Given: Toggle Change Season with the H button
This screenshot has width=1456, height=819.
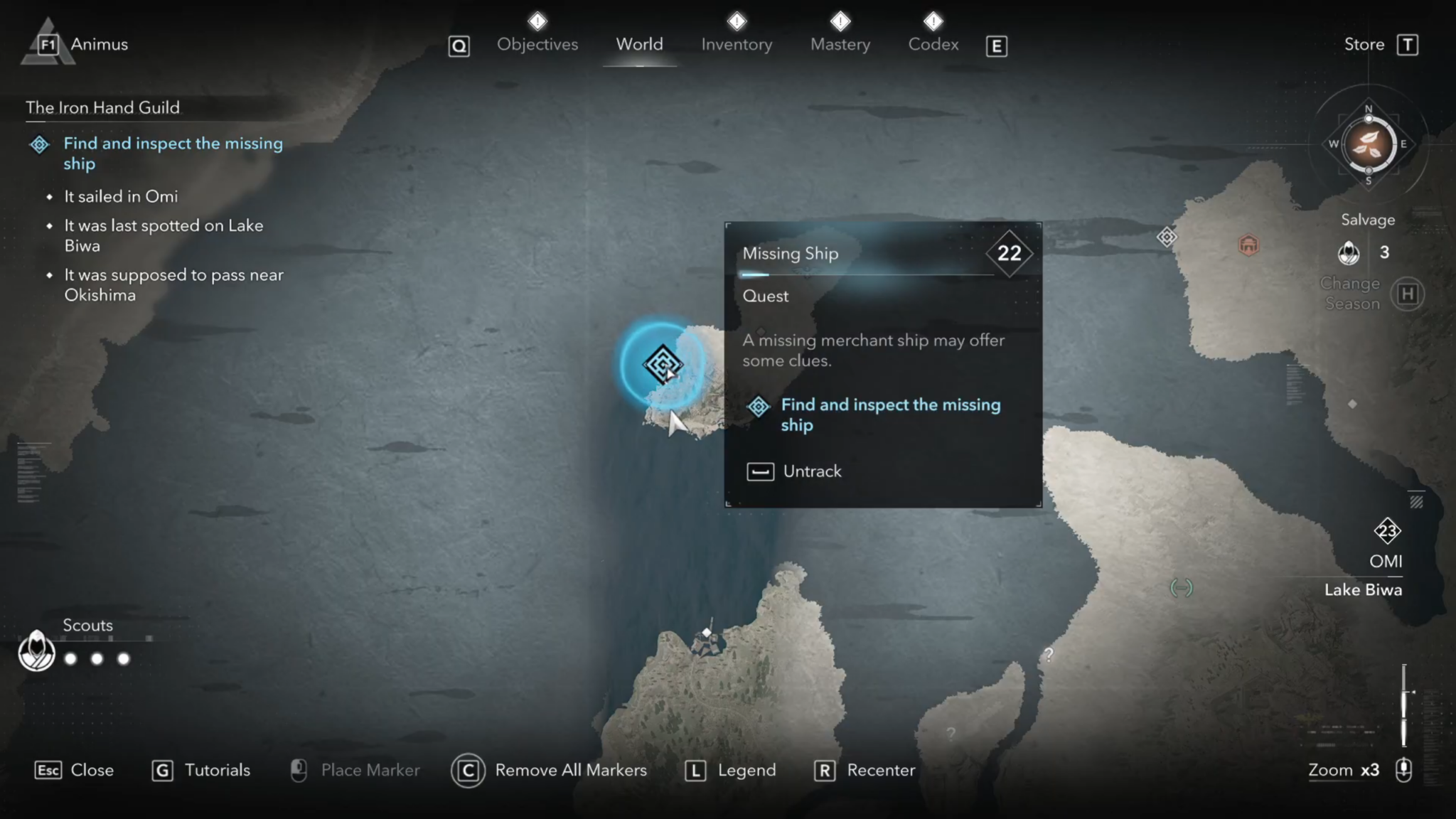Looking at the screenshot, I should tap(1408, 293).
